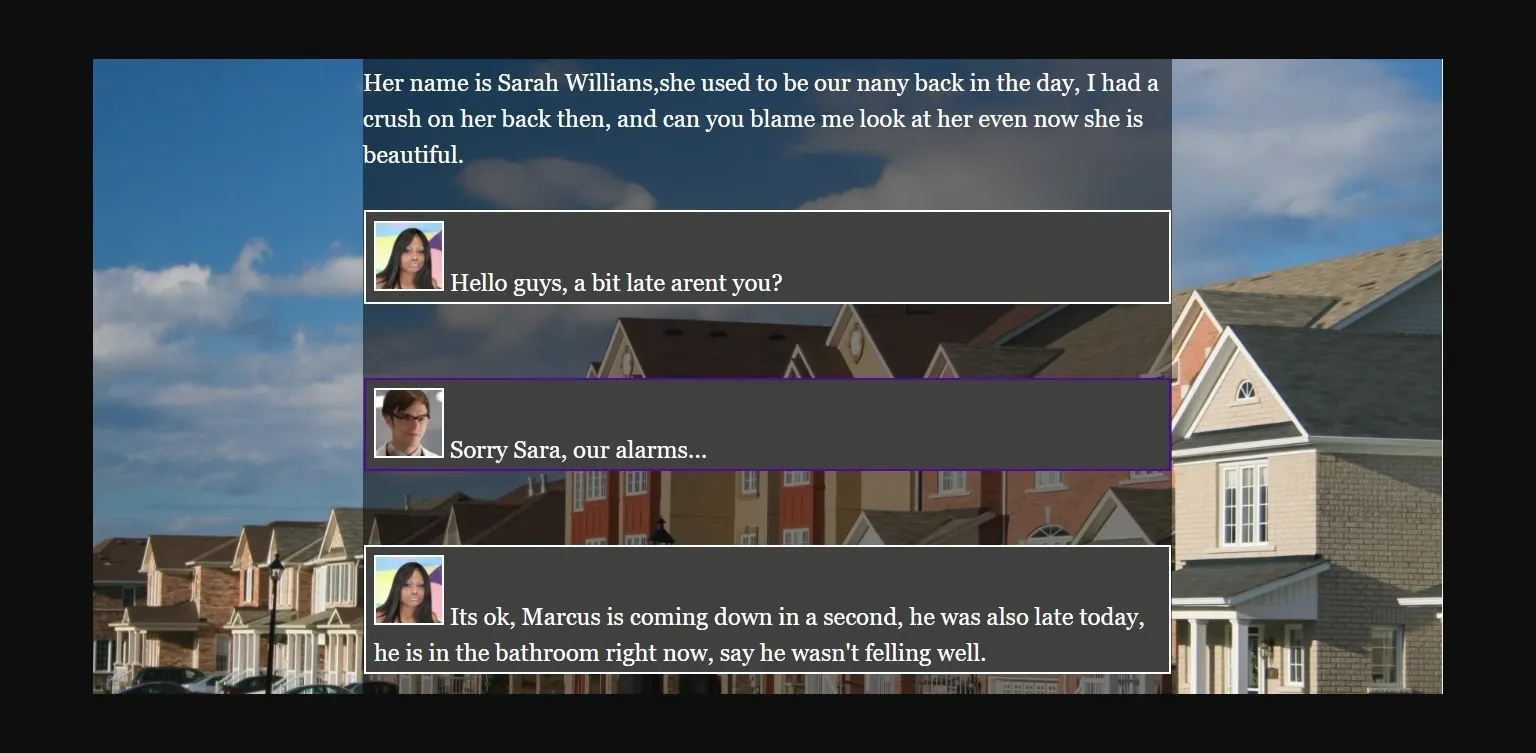The image size is (1536, 753).
Task: Click the man's portrait inside the purple-highlighted box
Action: coord(408,421)
